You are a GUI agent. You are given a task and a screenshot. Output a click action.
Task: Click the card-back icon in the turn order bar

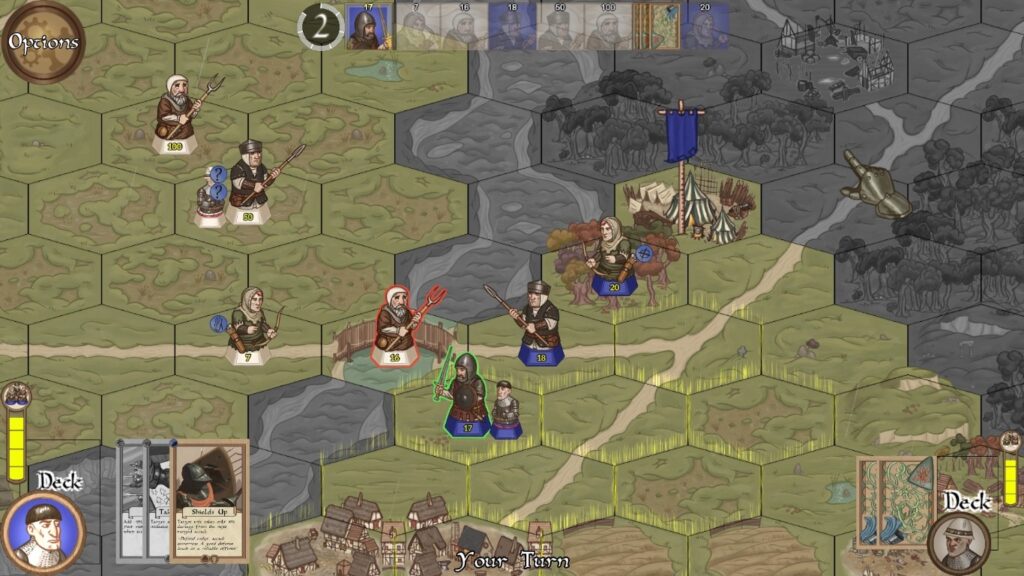pos(657,27)
